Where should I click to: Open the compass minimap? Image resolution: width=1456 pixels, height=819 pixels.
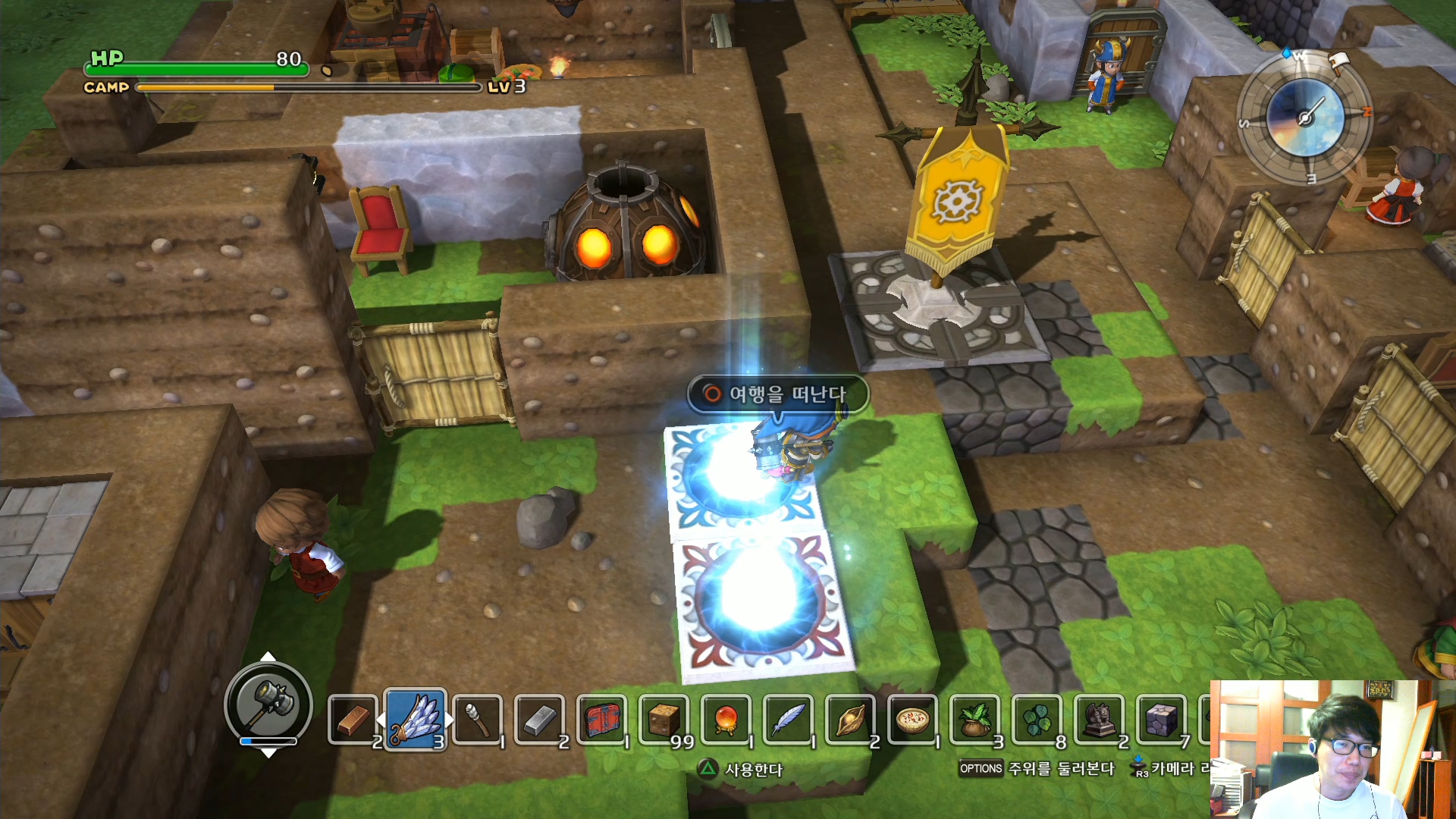[1305, 118]
